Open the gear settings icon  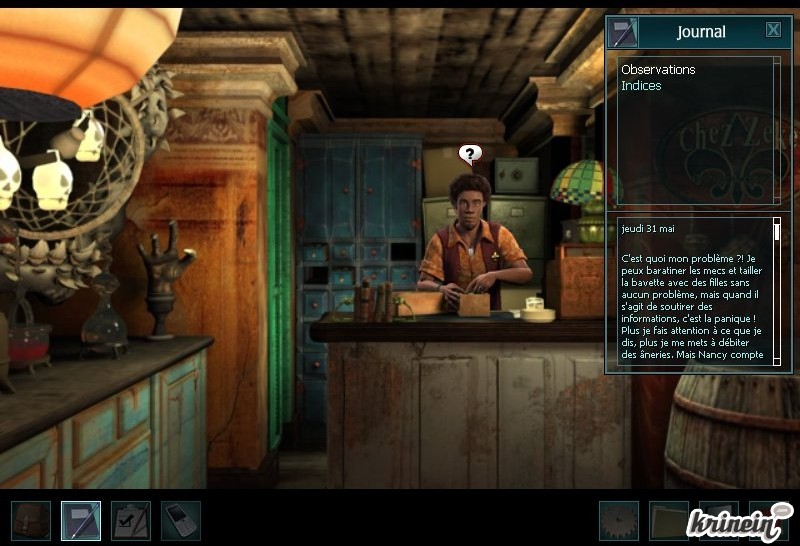pos(619,521)
